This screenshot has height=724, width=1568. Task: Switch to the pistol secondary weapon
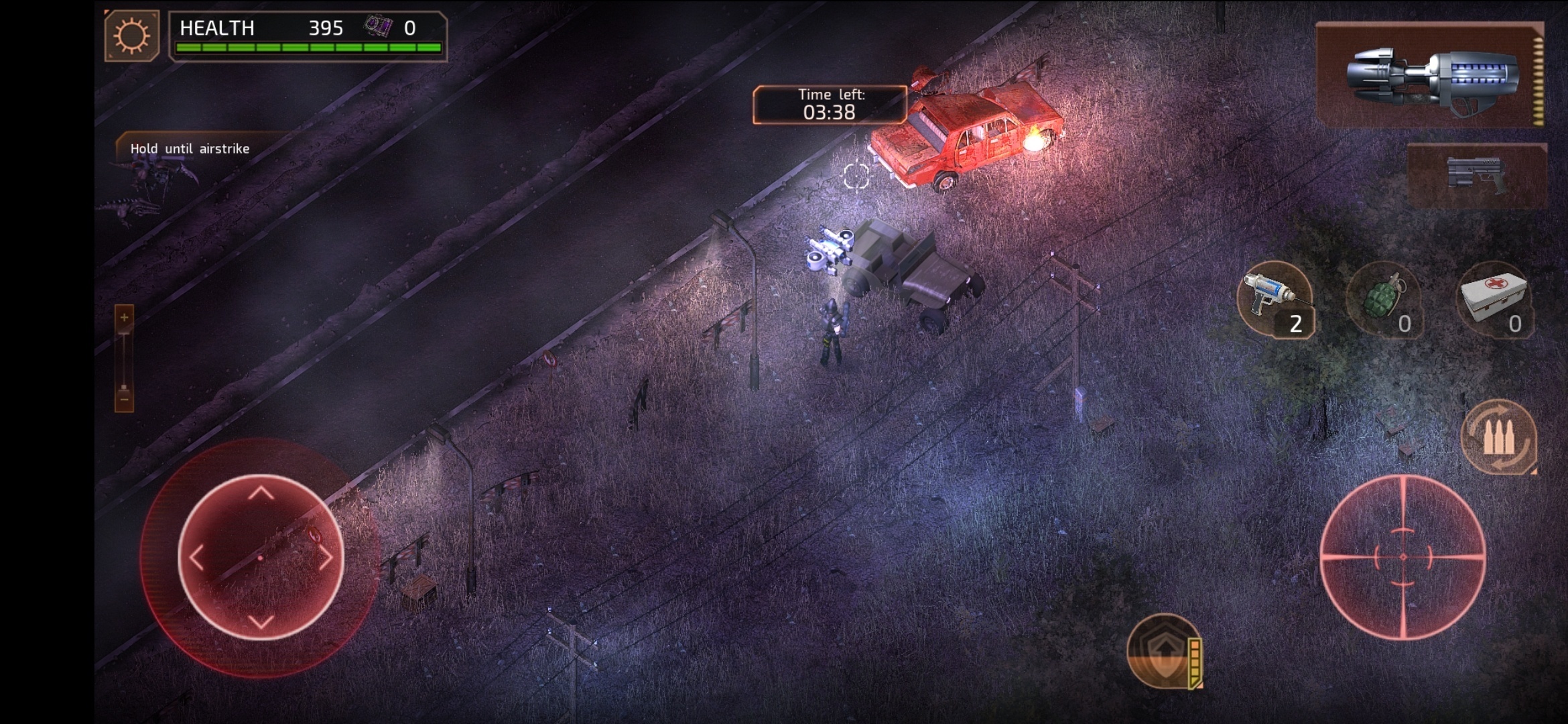1477,176
